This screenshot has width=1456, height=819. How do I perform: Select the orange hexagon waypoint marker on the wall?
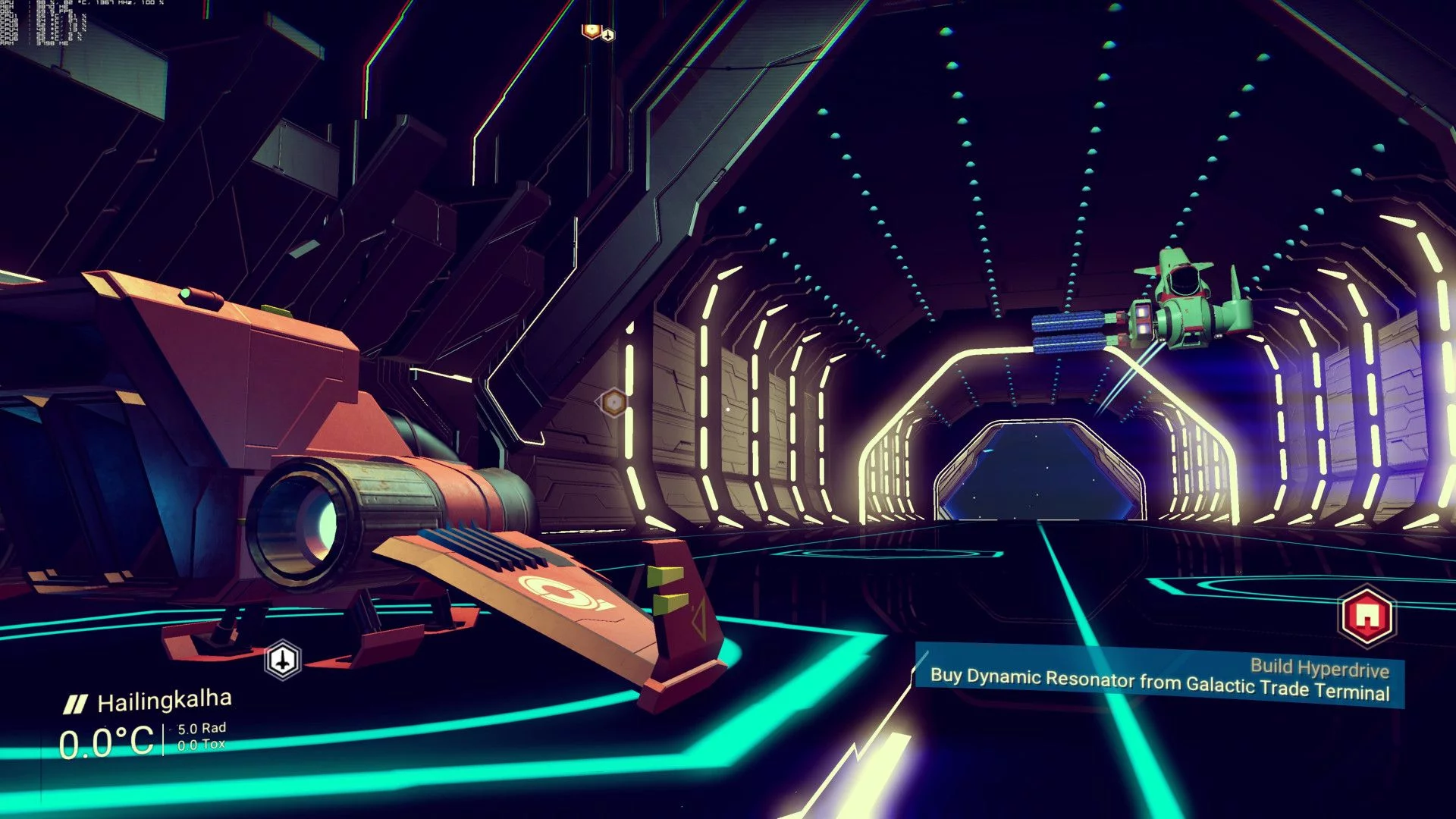[613, 402]
